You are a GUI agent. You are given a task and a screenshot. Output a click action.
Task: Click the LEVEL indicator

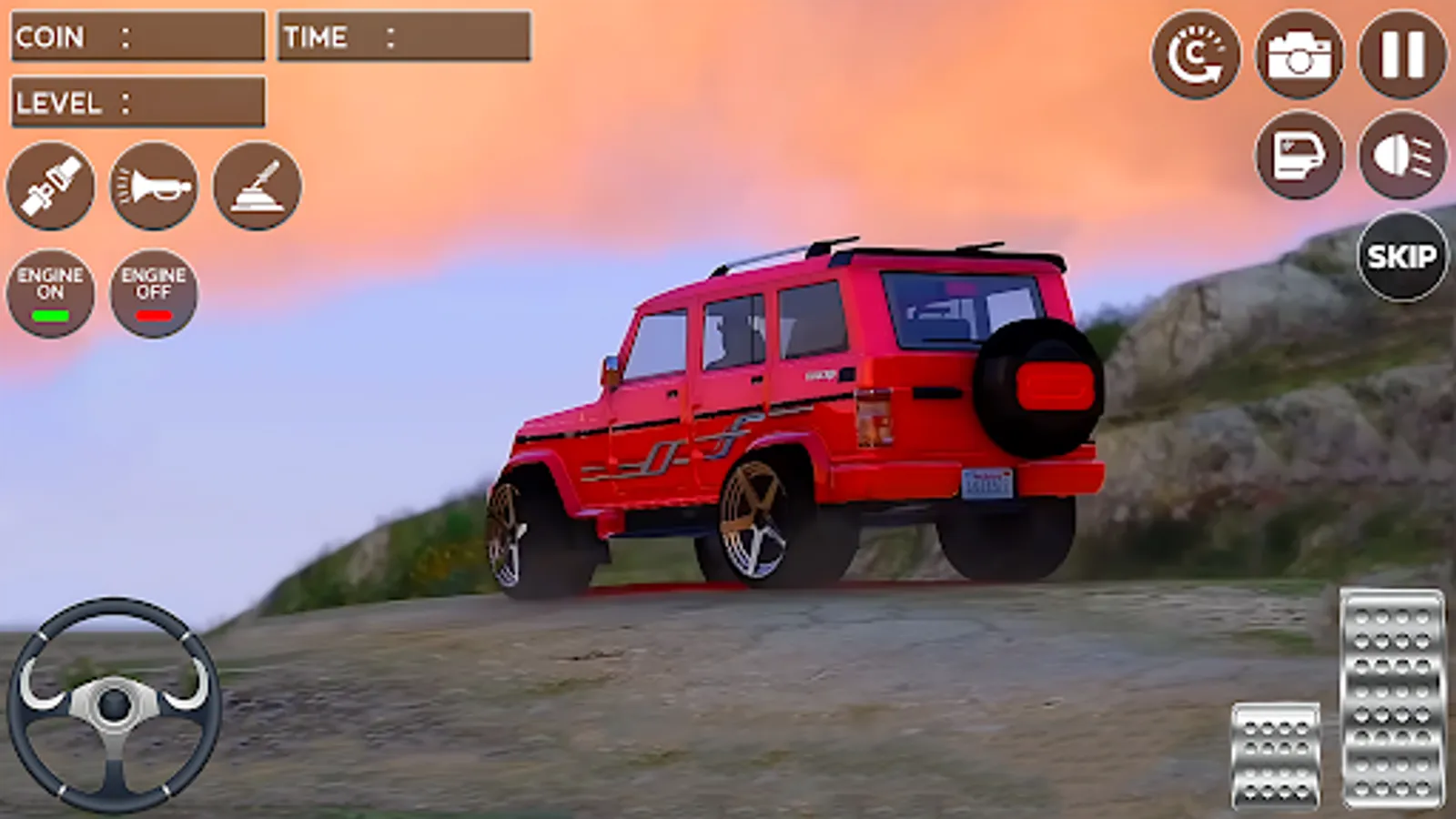136,103
